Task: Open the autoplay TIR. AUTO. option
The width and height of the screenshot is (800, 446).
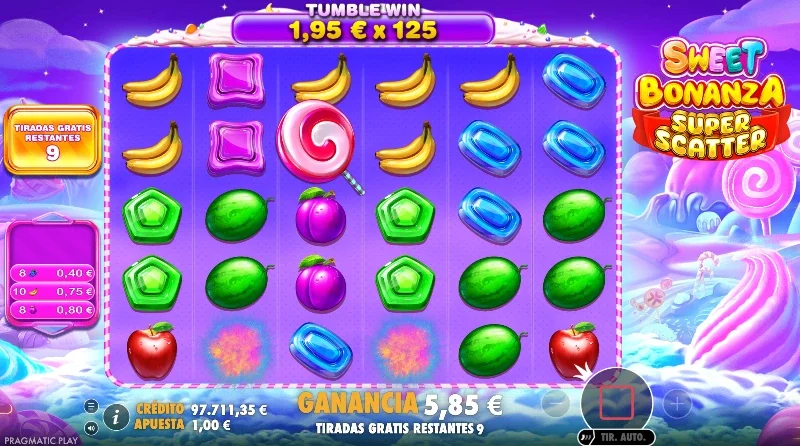Action: coord(610,437)
